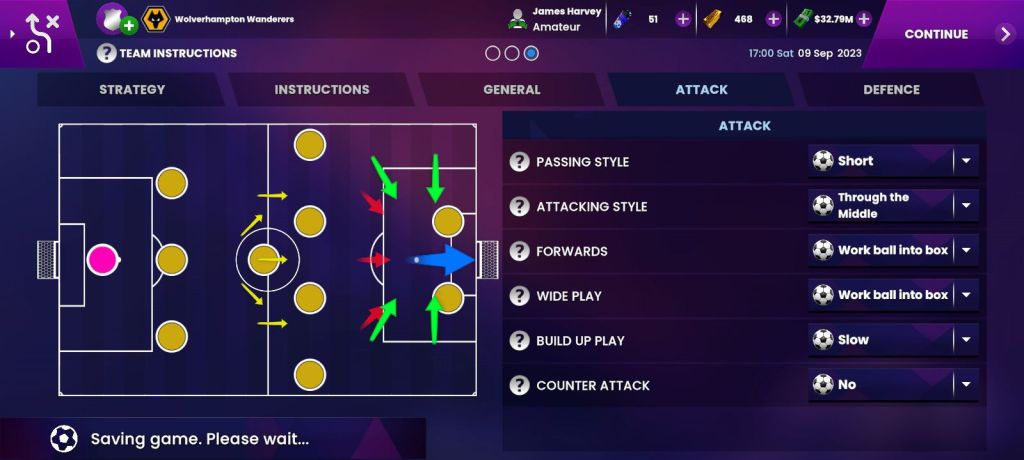The image size is (1024, 460).
Task: Change the Attacking Style dropdown
Action: tap(893, 206)
